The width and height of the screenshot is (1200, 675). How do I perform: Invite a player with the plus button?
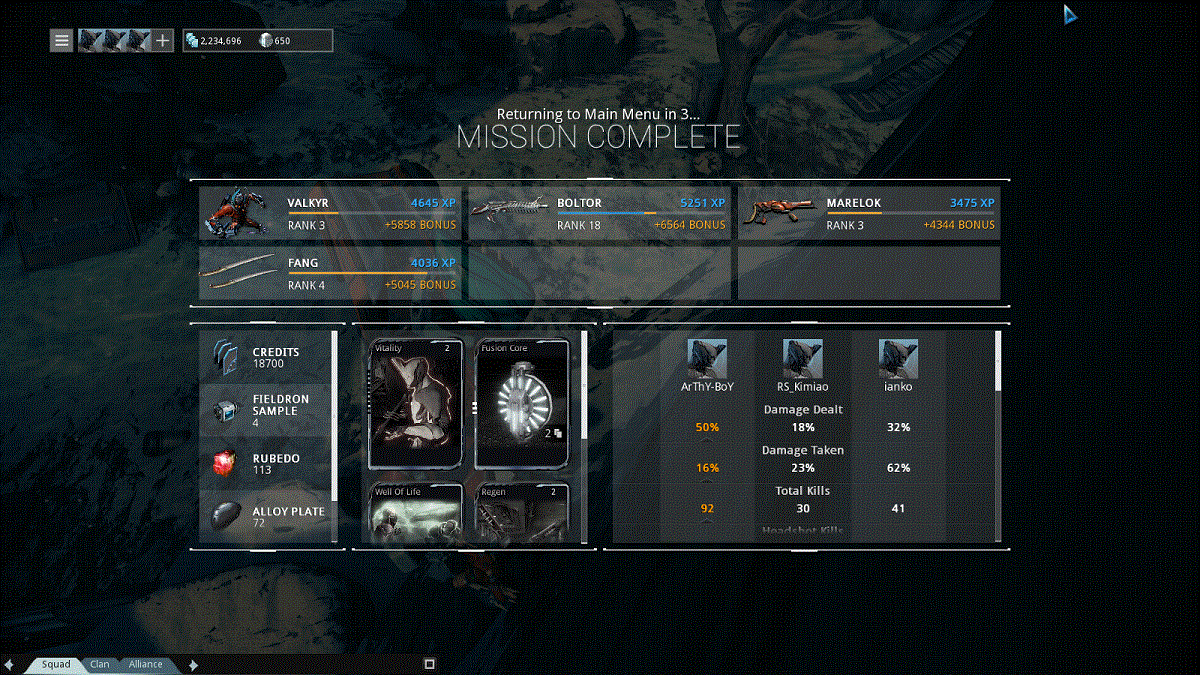(163, 41)
